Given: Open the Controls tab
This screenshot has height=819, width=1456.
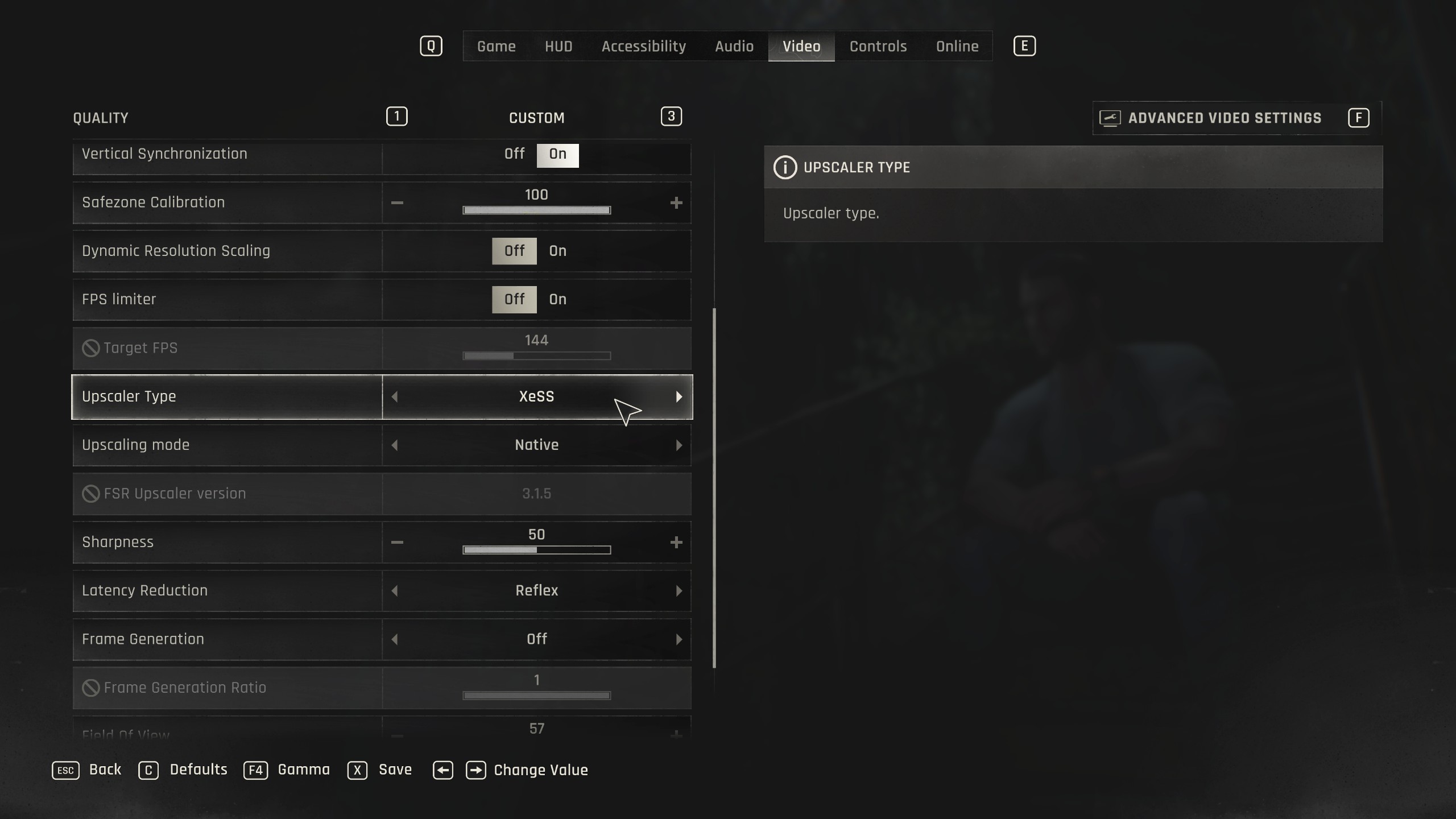Looking at the screenshot, I should pyautogui.click(x=878, y=46).
